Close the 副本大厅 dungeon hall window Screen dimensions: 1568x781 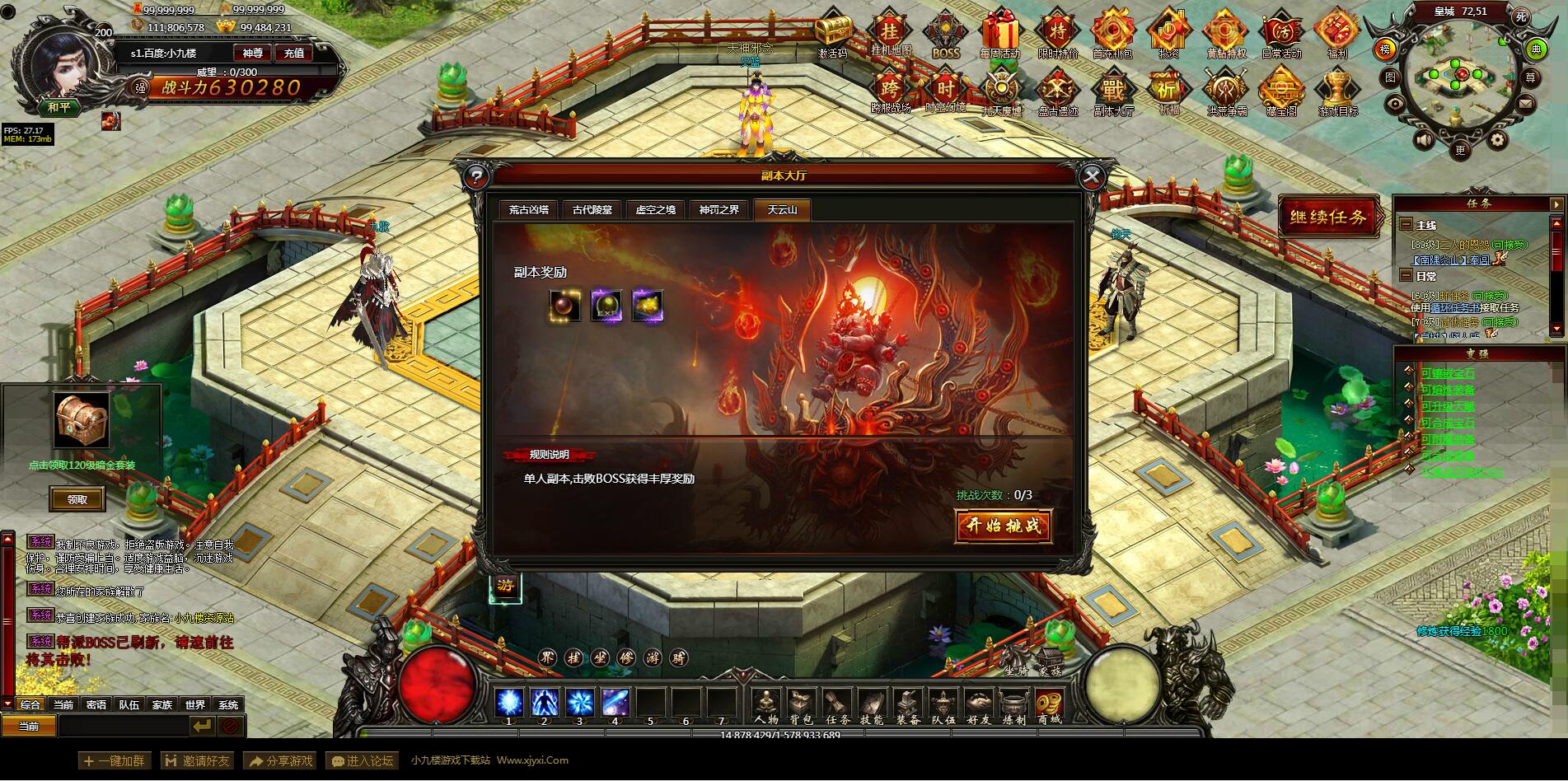(1092, 175)
